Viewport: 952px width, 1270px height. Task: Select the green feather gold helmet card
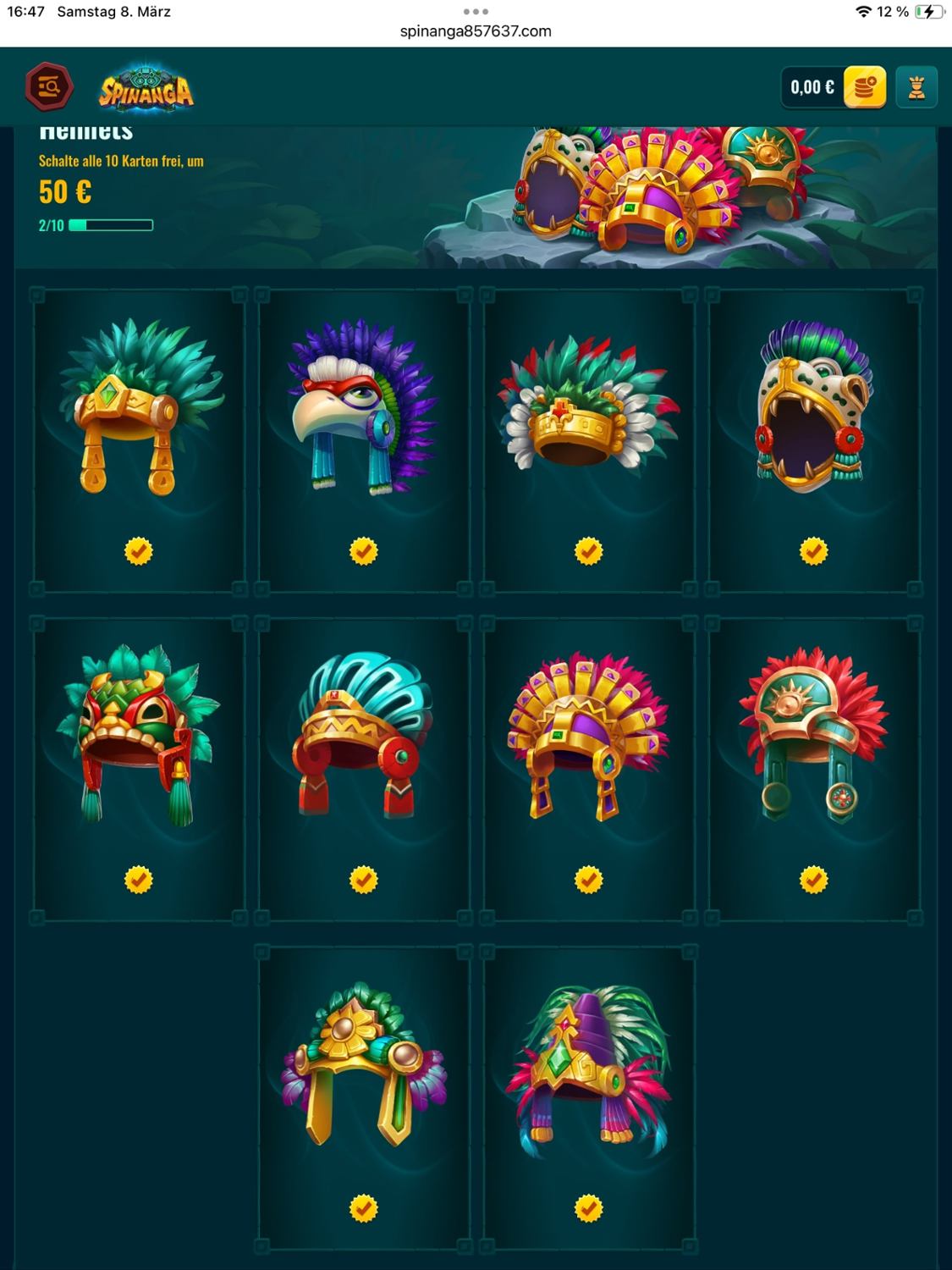click(x=139, y=439)
